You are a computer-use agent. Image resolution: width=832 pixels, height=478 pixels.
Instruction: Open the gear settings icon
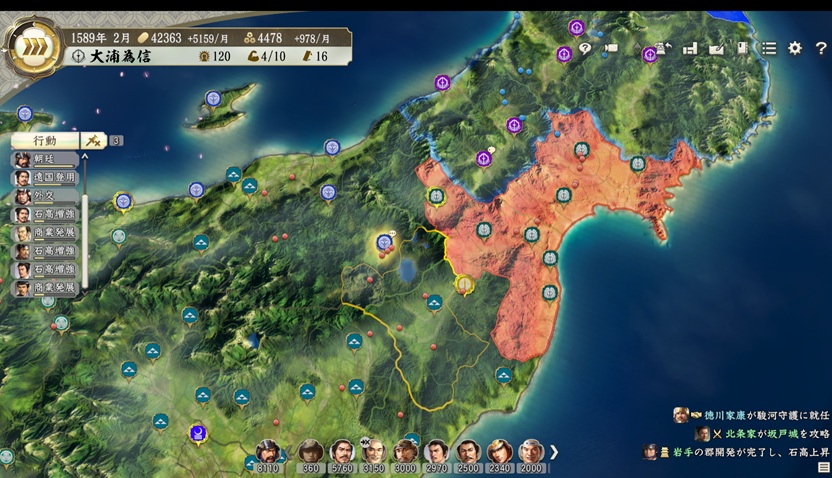[x=795, y=48]
